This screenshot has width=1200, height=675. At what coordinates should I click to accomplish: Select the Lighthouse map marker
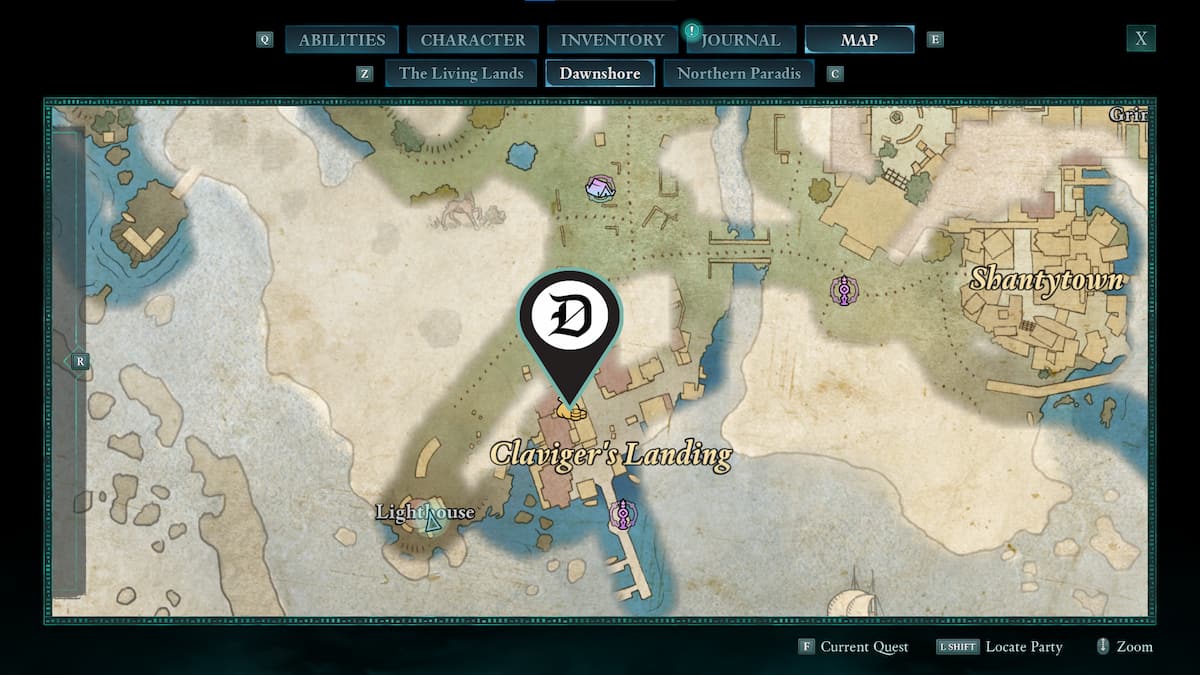coord(432,518)
